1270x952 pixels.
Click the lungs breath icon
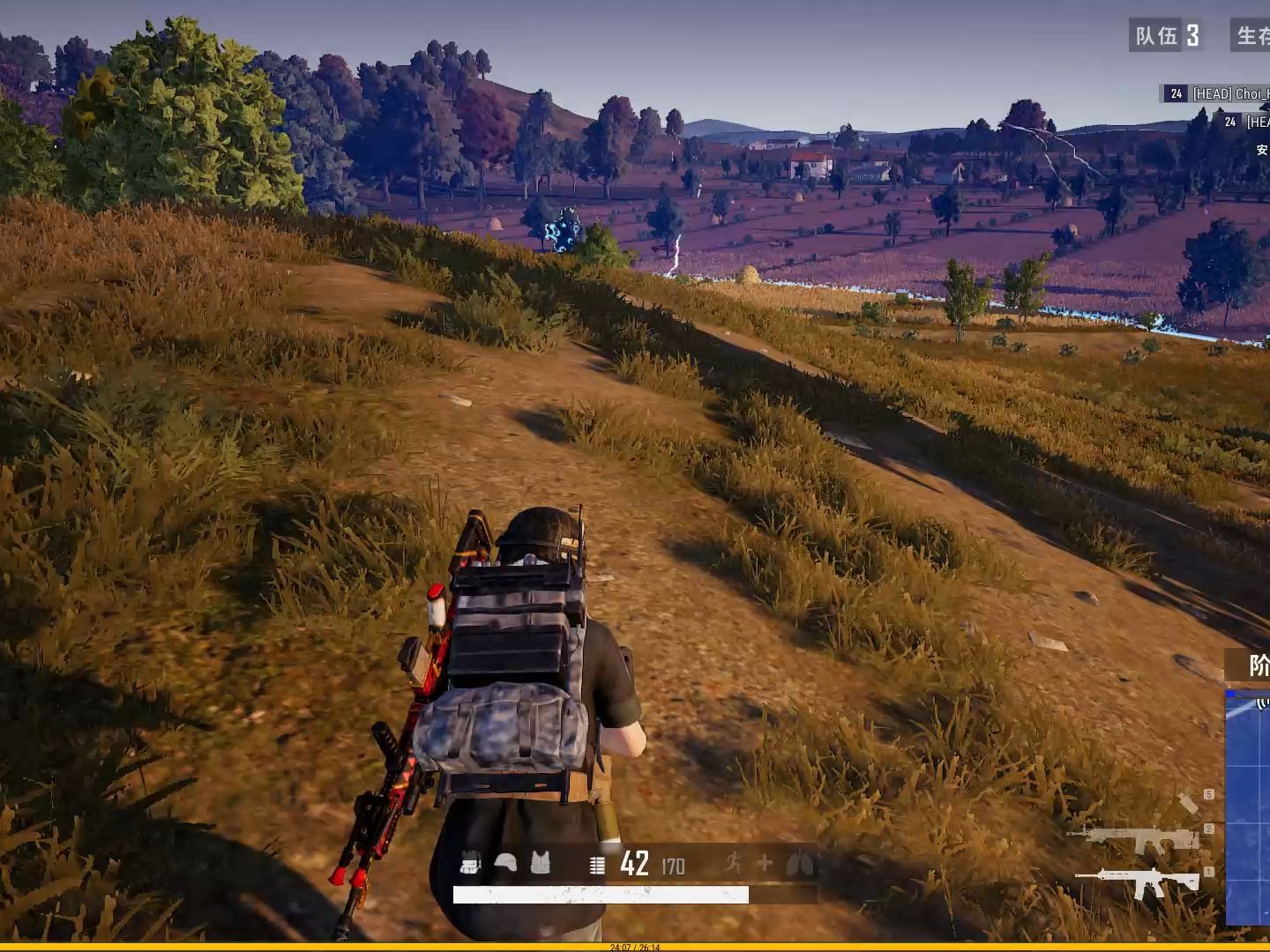(x=800, y=863)
